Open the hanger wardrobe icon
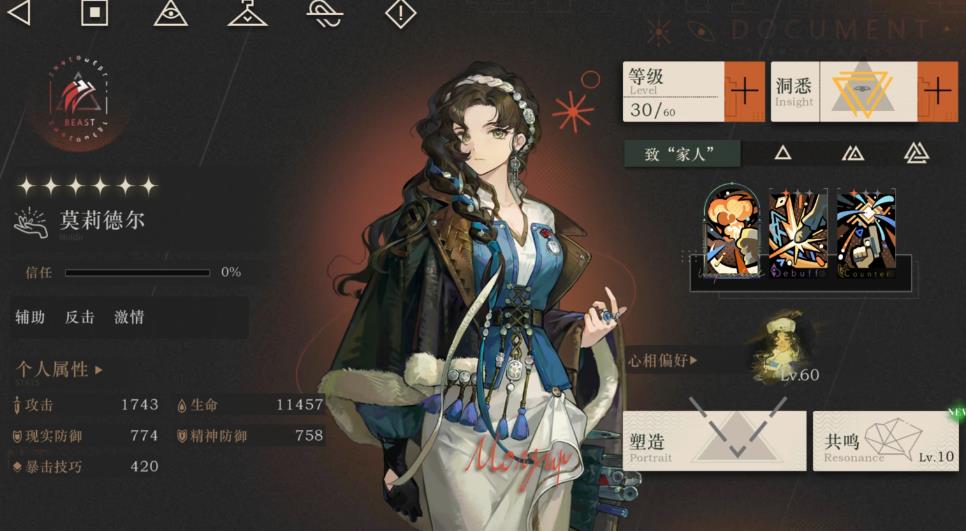This screenshot has width=966, height=531. pos(247,13)
